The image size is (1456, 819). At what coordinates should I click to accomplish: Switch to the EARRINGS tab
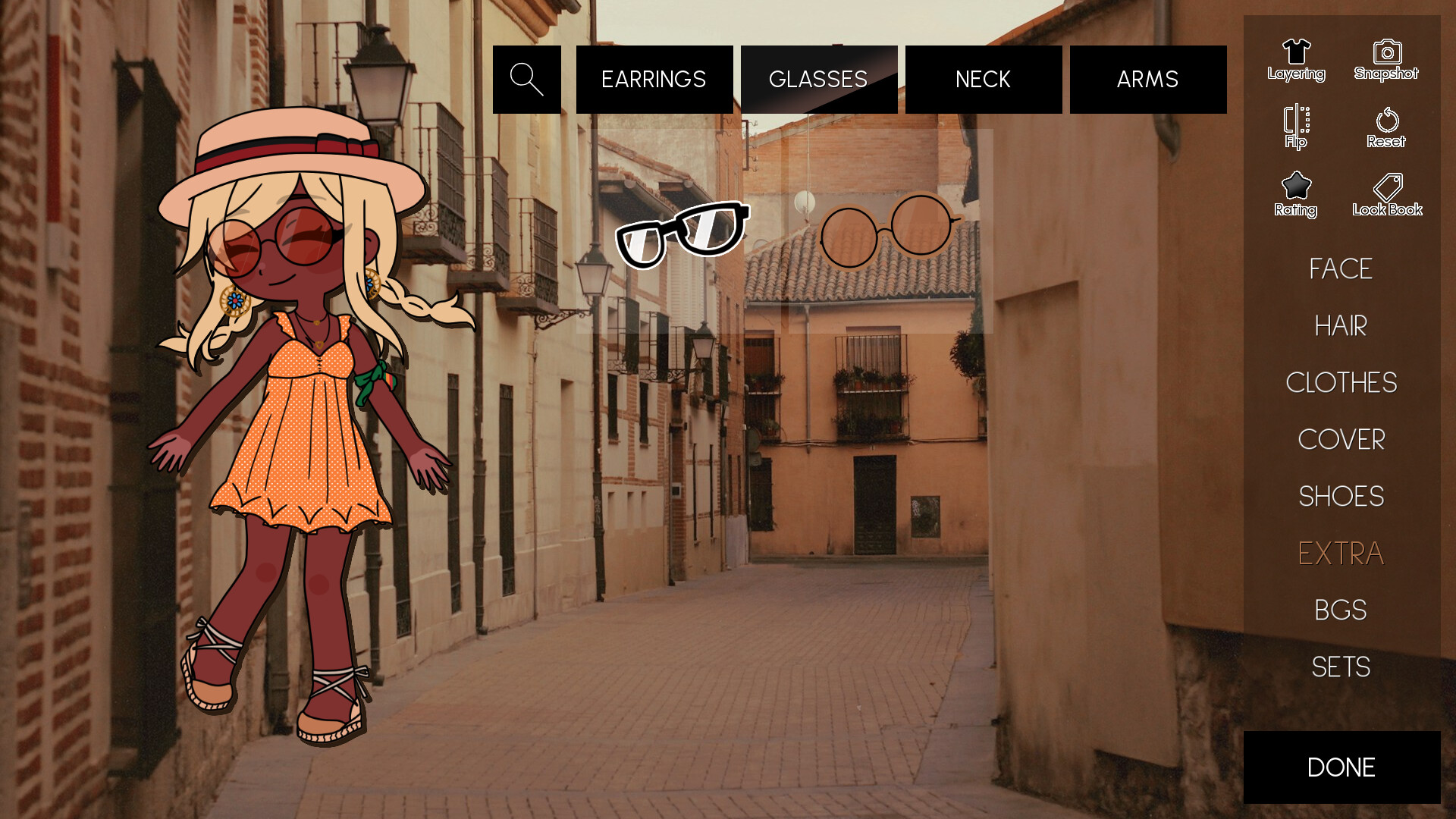coord(654,79)
